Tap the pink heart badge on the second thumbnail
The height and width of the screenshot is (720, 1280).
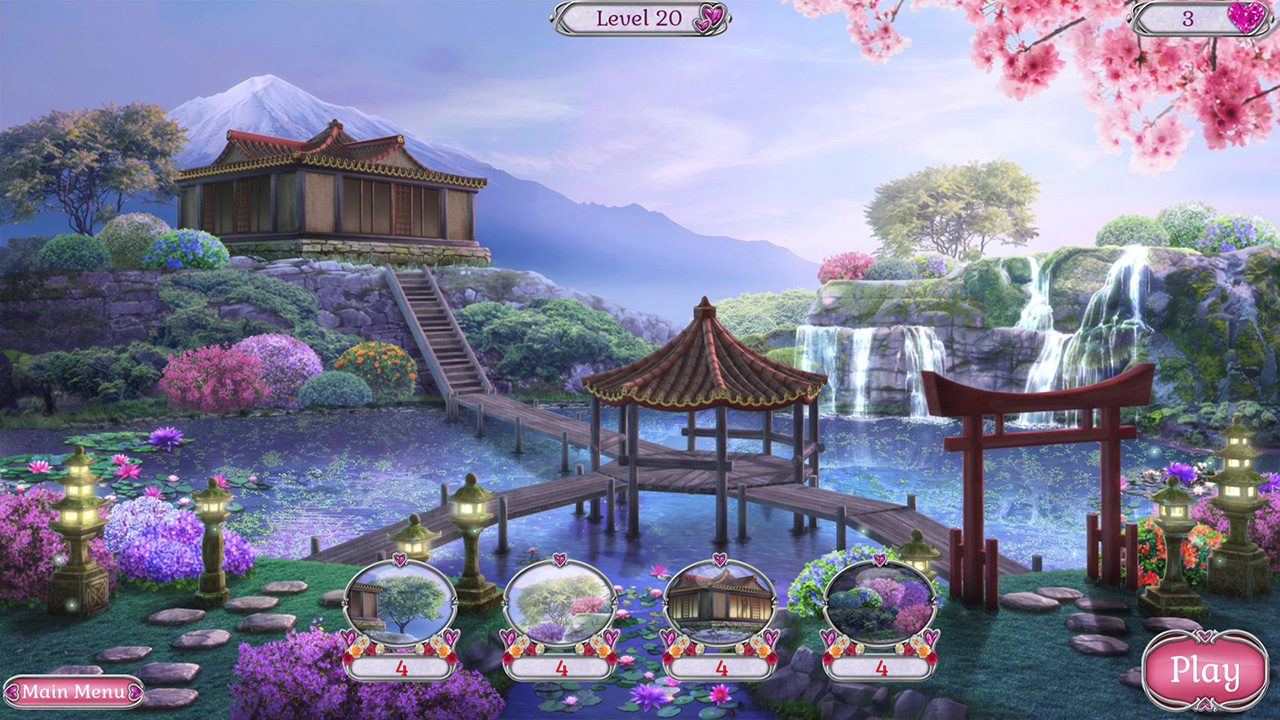point(558,559)
